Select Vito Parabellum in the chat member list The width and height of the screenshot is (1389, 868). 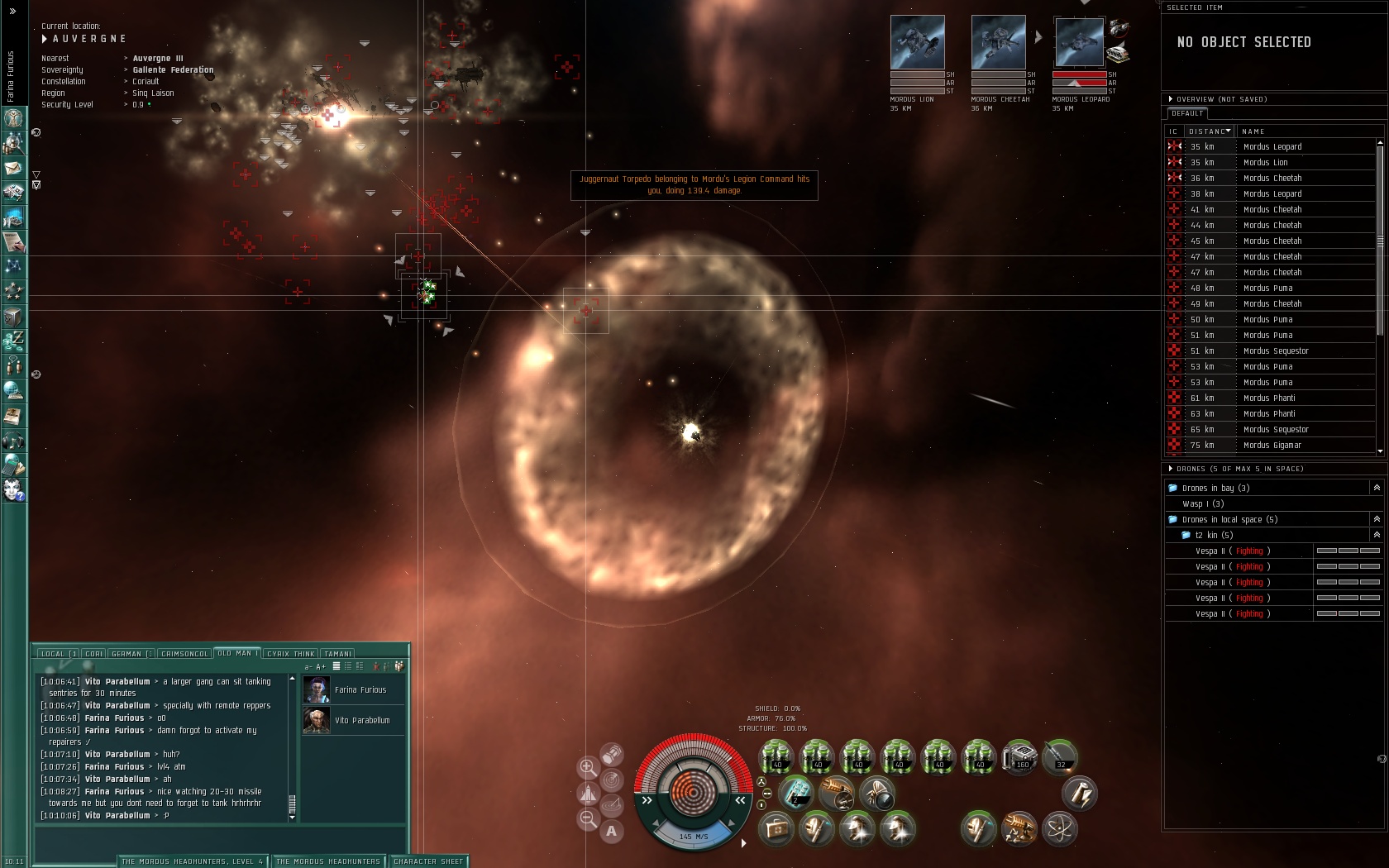click(x=361, y=721)
